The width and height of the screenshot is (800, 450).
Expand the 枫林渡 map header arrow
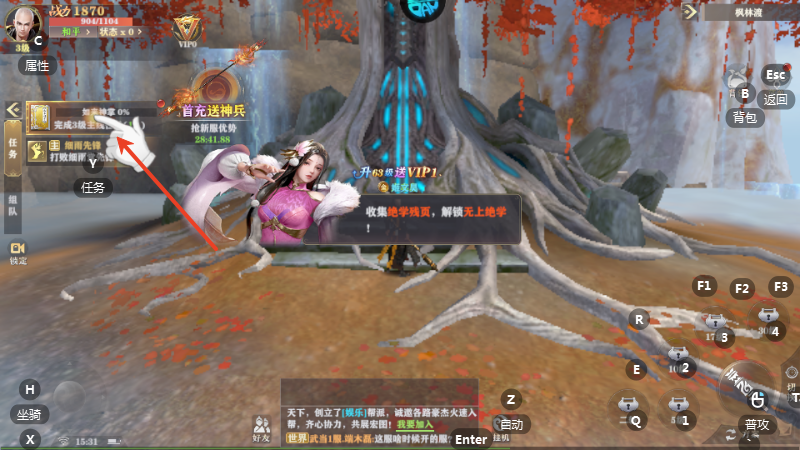click(x=689, y=12)
